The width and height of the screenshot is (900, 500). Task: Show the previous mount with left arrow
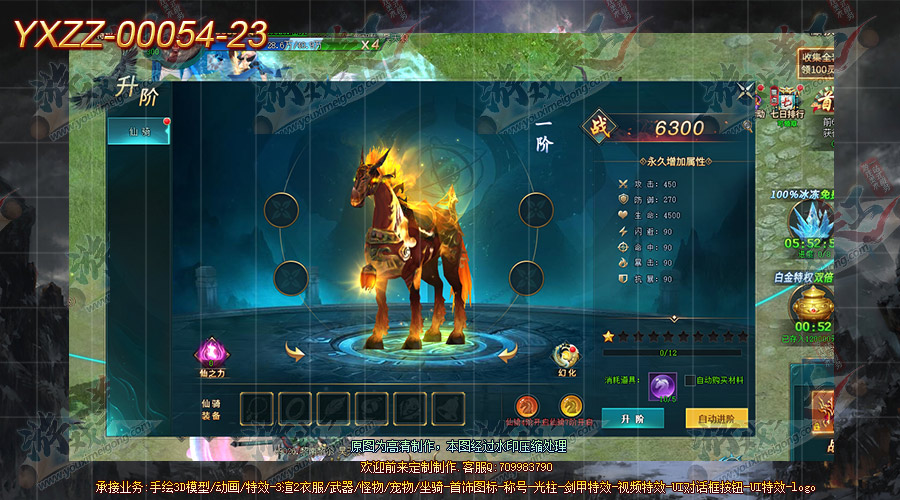[295, 351]
